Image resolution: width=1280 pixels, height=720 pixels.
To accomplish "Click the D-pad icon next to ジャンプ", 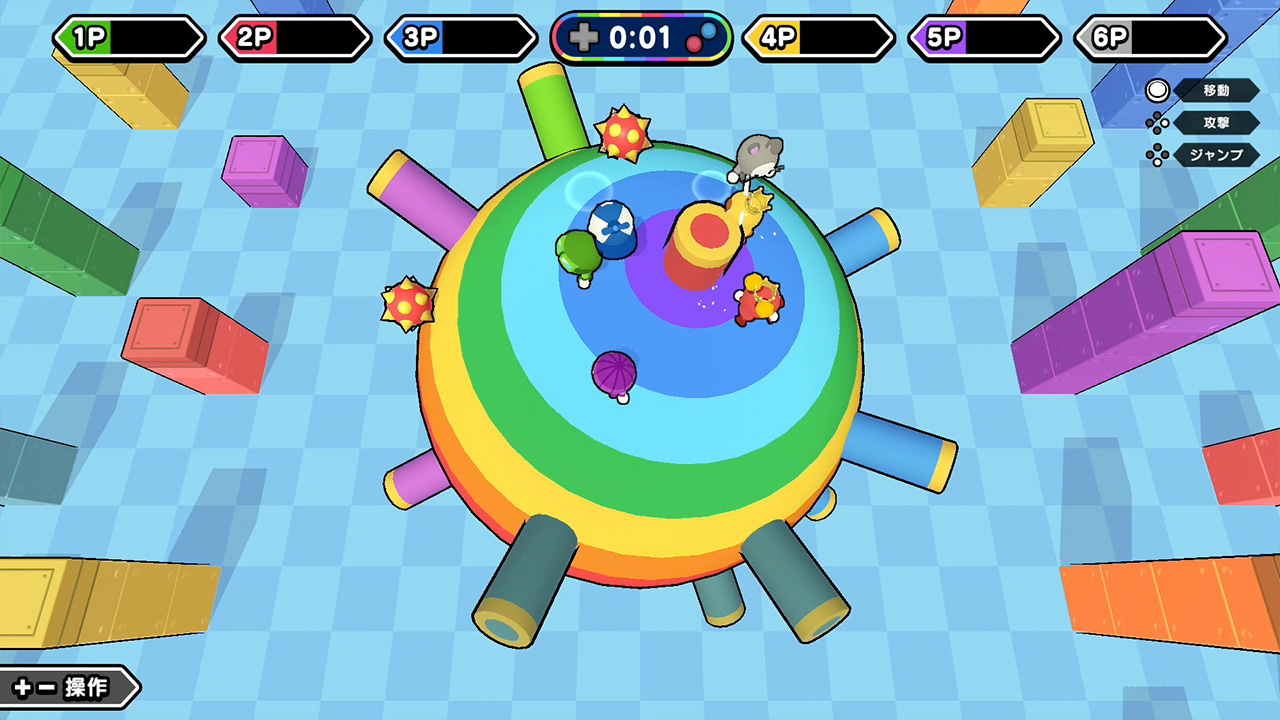I will (1155, 153).
